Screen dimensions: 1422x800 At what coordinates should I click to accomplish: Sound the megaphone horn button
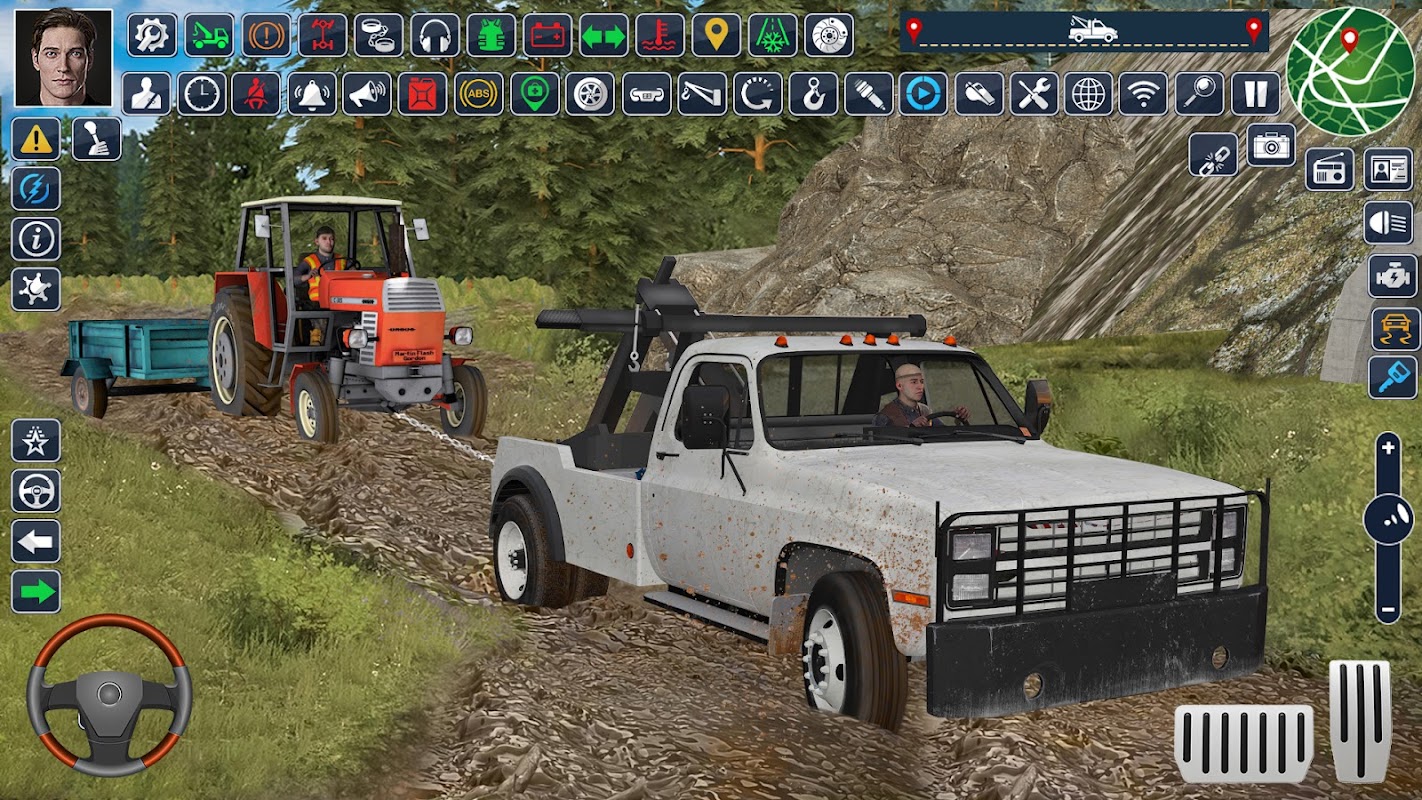tap(367, 94)
